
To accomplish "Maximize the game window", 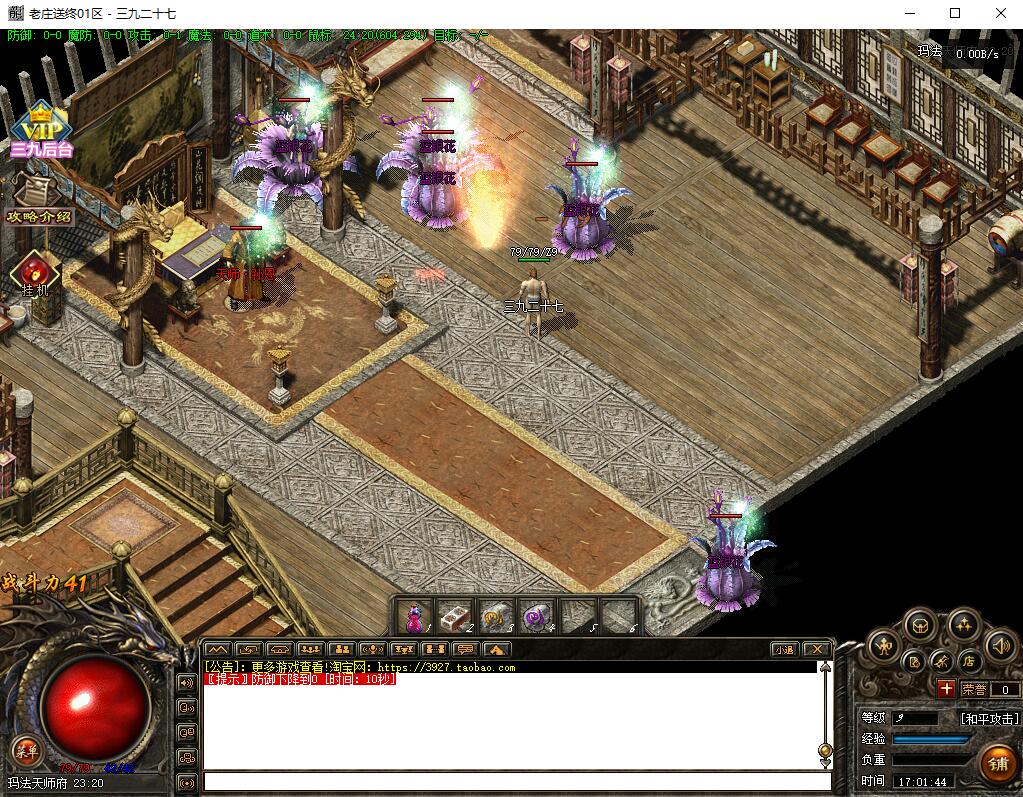I will pos(955,13).
